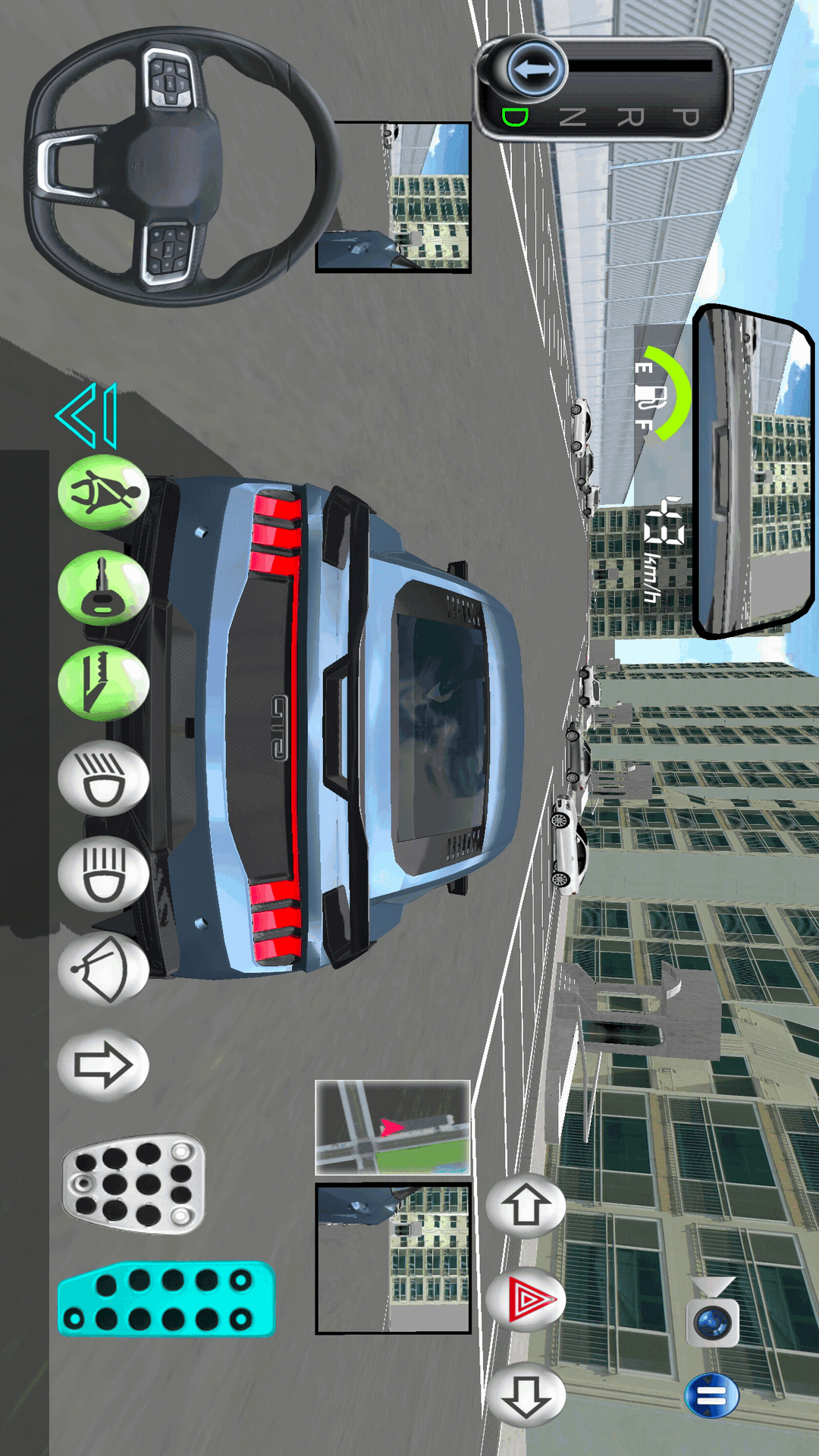
Task: Open the minimap
Action: point(393,1128)
